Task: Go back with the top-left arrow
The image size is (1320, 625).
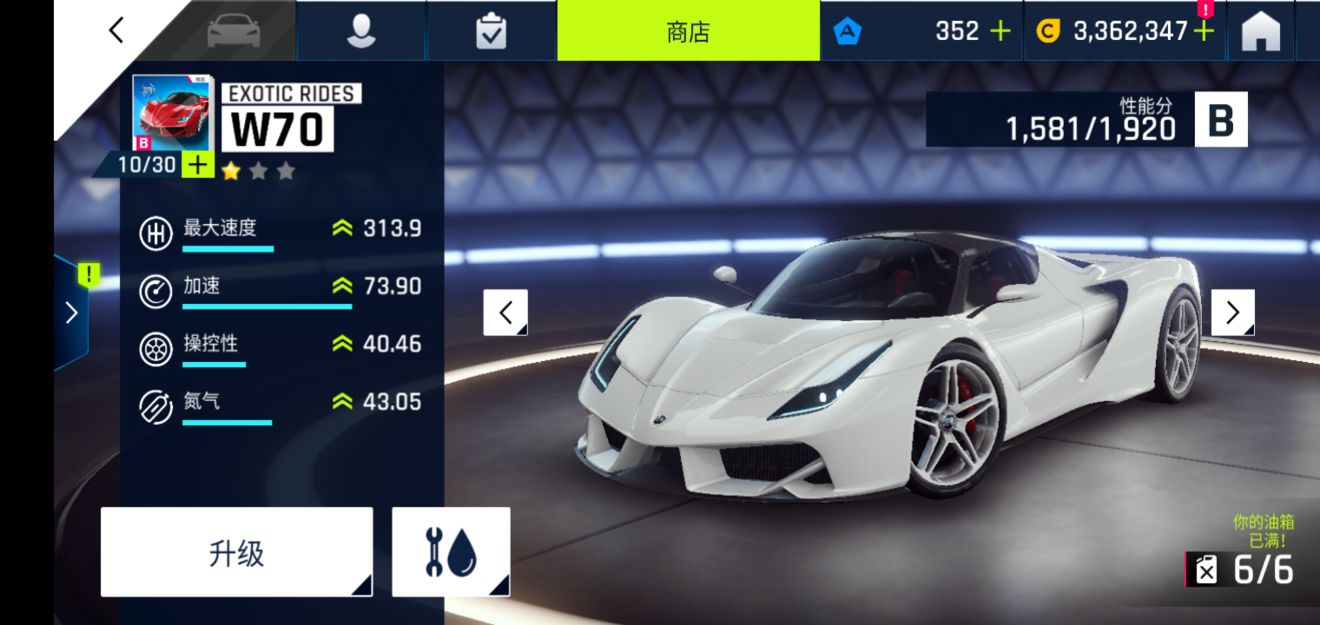Action: click(116, 30)
